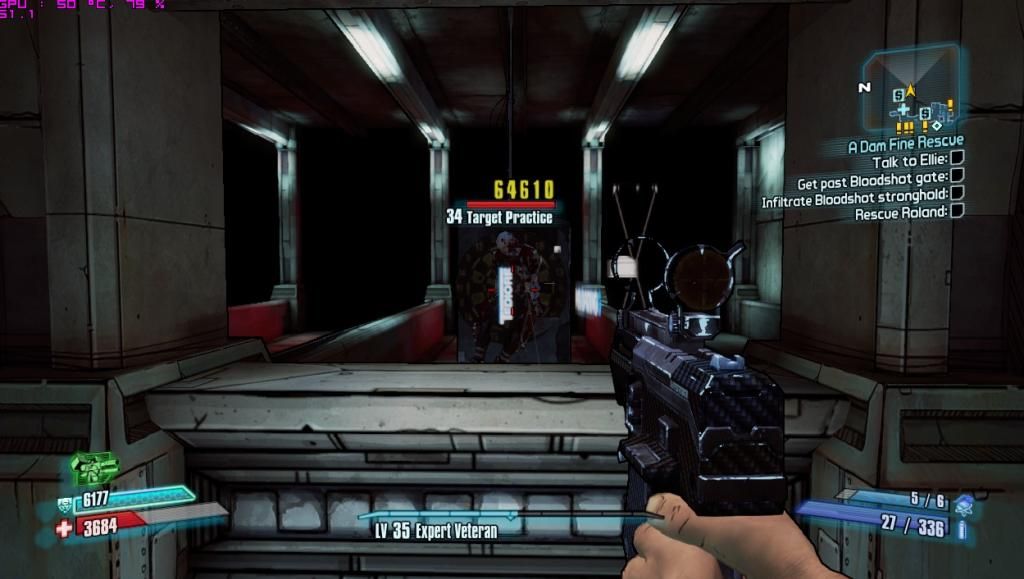Image resolution: width=1024 pixels, height=579 pixels.
Task: Click the grenade icon beside the 5/6 count
Action: click(963, 500)
